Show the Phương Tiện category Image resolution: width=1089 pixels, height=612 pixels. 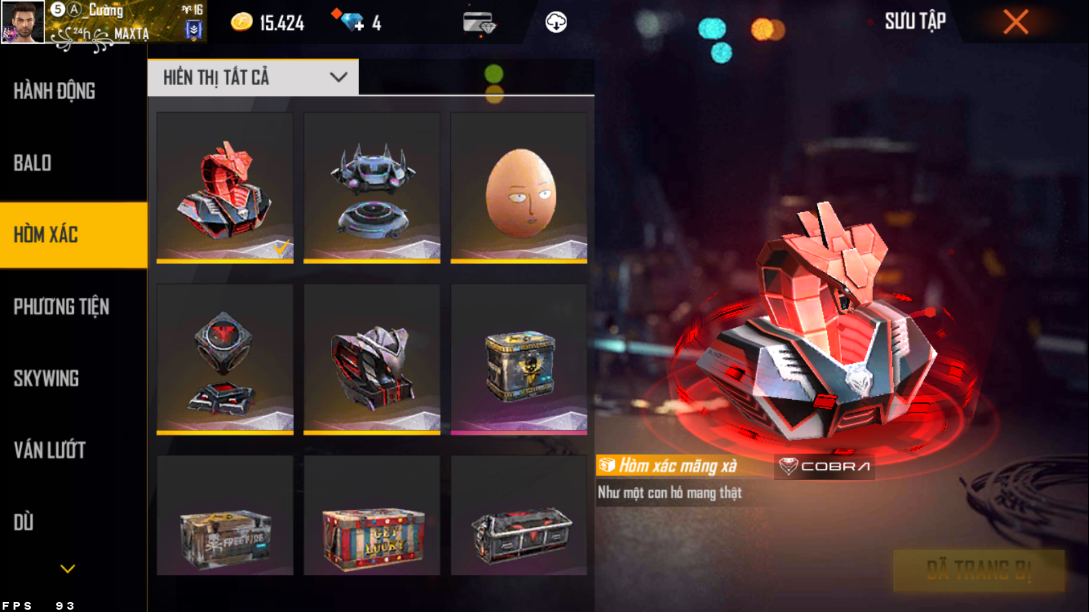coord(61,307)
